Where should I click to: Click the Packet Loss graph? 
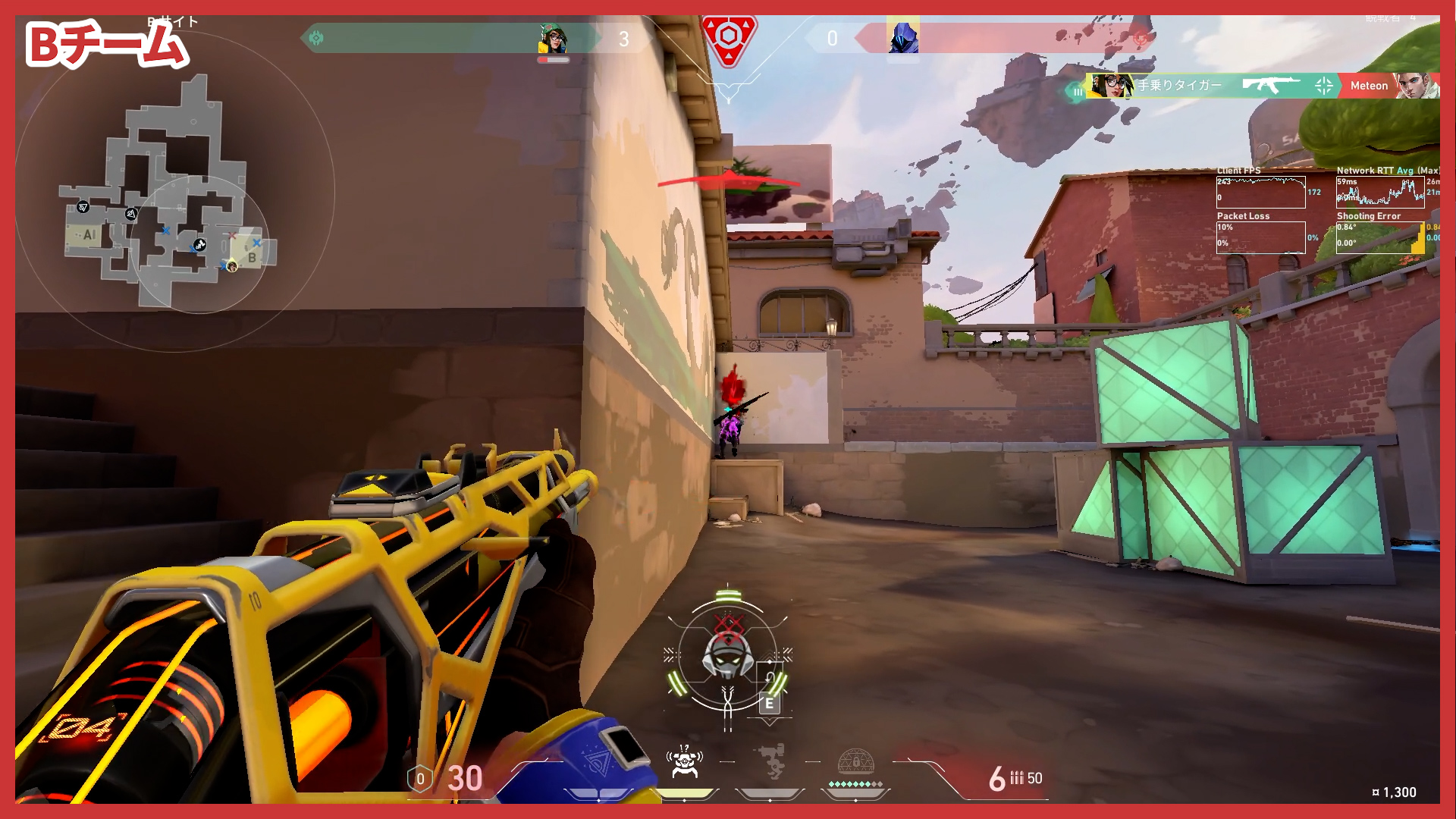click(x=1260, y=237)
